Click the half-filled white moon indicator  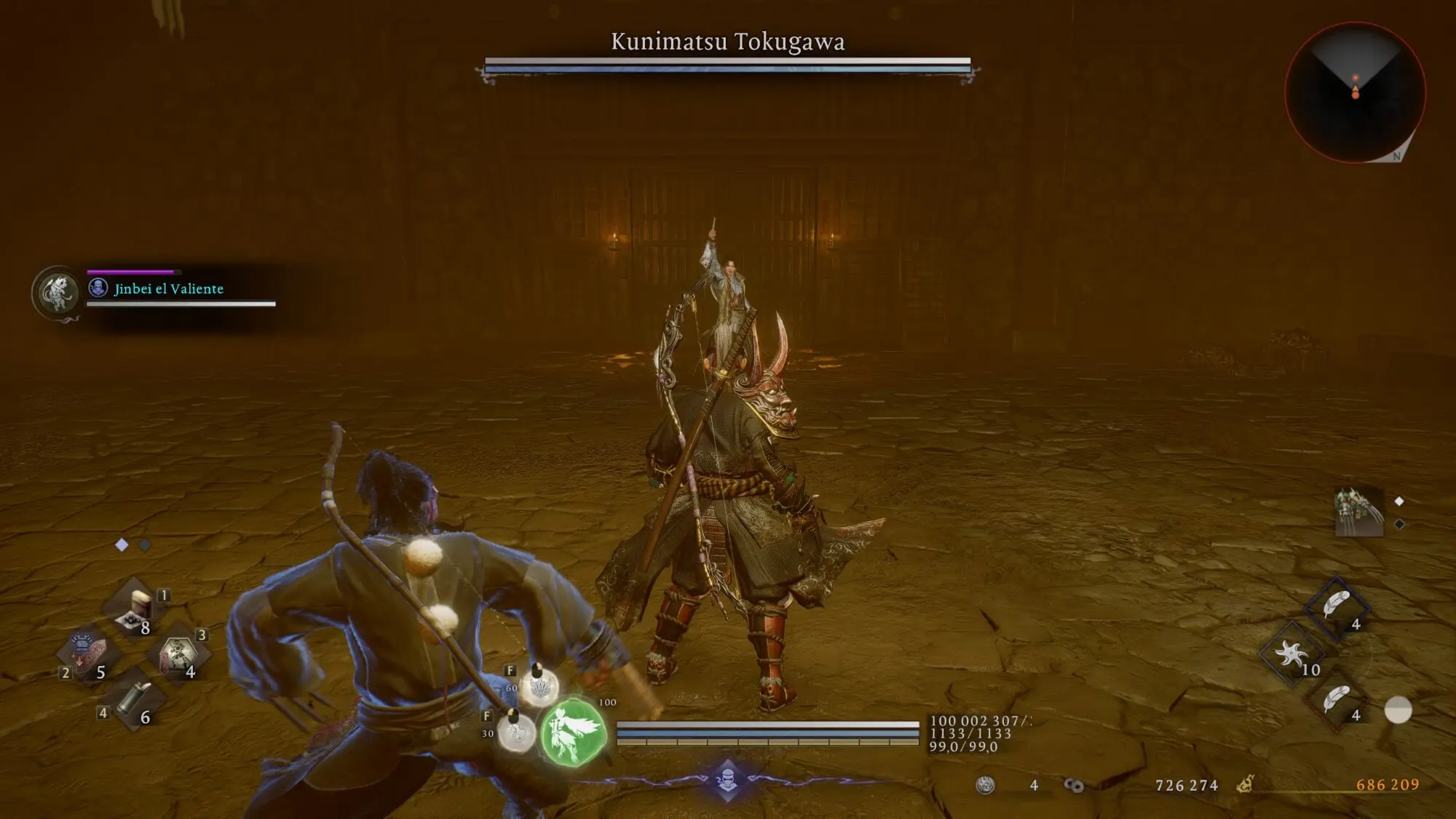click(1398, 710)
